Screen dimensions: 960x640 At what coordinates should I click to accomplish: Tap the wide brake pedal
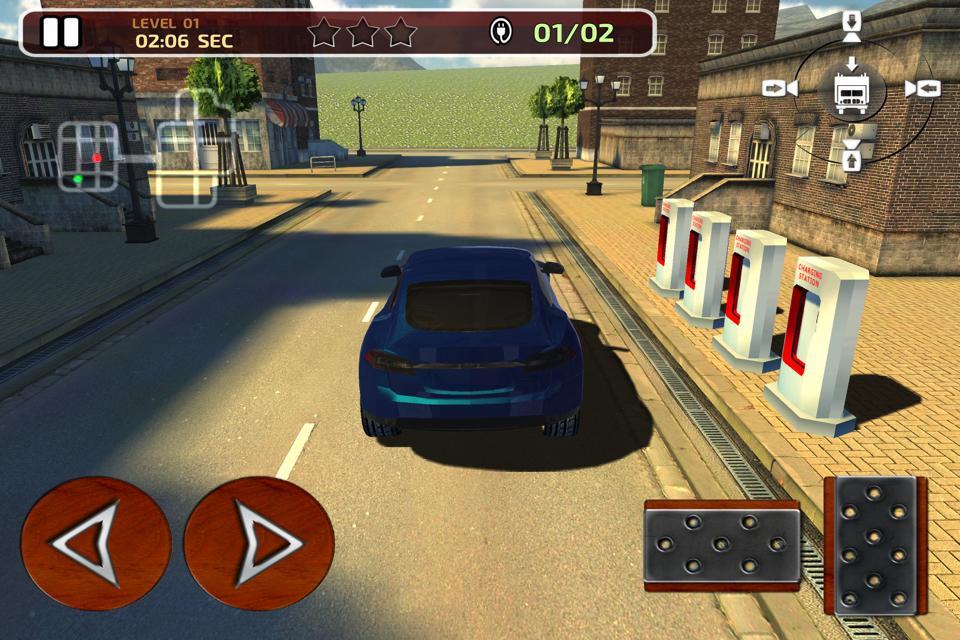click(x=721, y=545)
